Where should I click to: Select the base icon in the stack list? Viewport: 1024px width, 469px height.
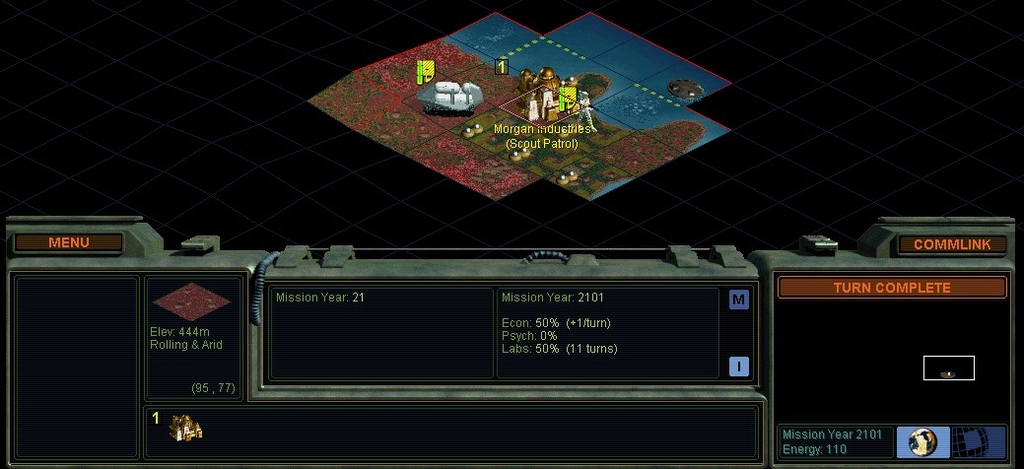click(186, 429)
